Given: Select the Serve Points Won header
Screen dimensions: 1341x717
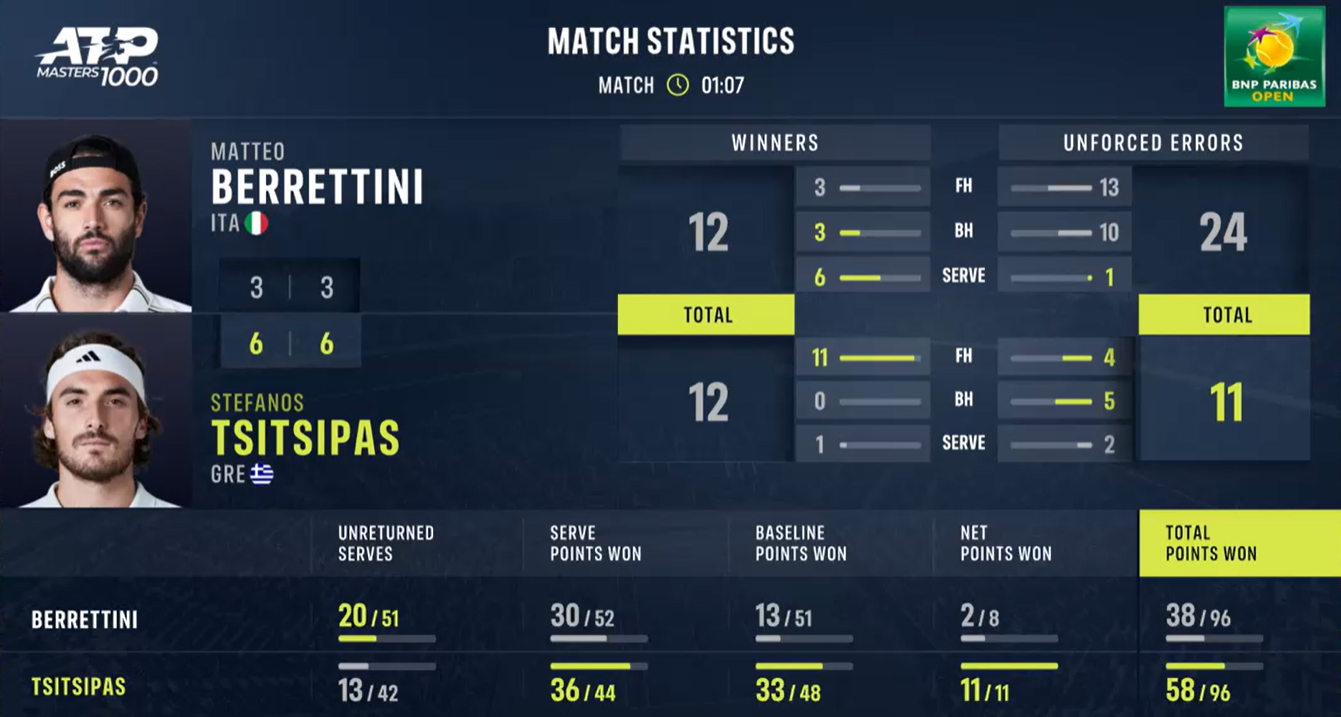Looking at the screenshot, I should [596, 543].
